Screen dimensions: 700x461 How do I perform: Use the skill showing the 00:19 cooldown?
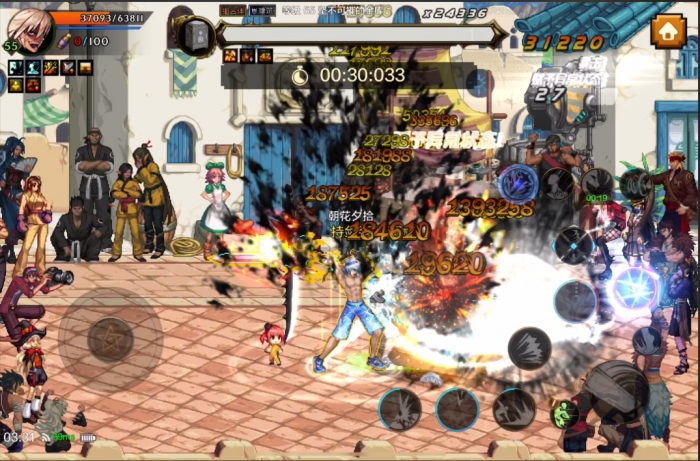(x=597, y=185)
